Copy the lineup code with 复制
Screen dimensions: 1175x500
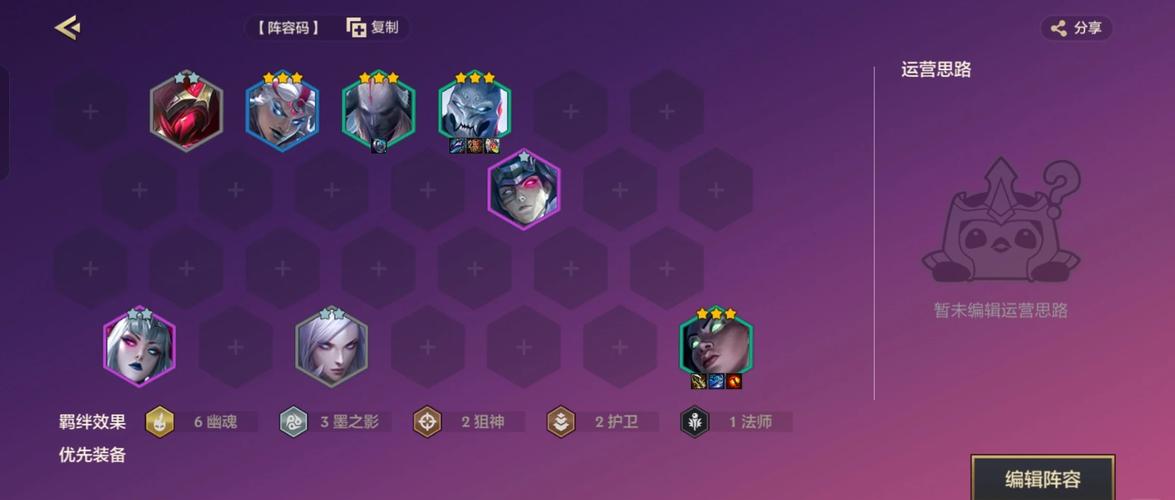[x=373, y=28]
